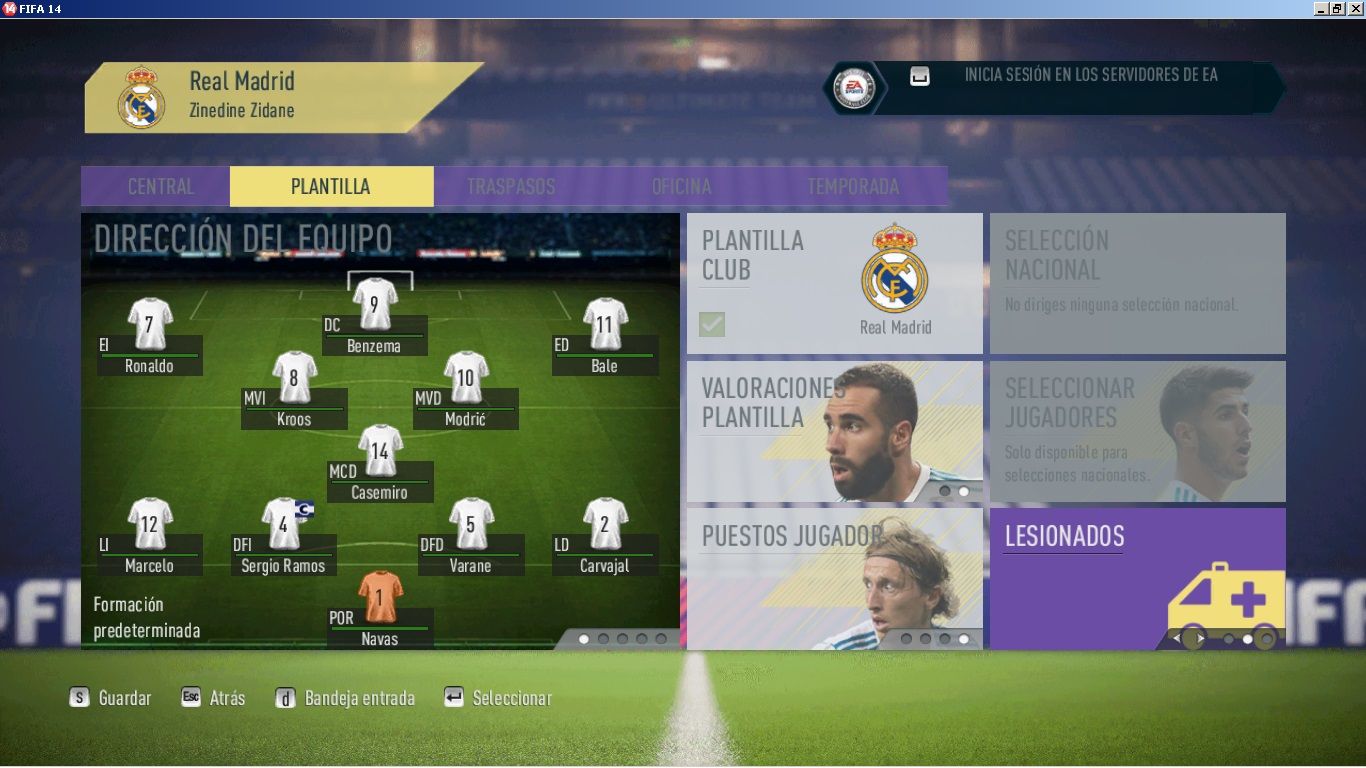Show the Temporada tab
1366x768 pixels.
click(853, 187)
